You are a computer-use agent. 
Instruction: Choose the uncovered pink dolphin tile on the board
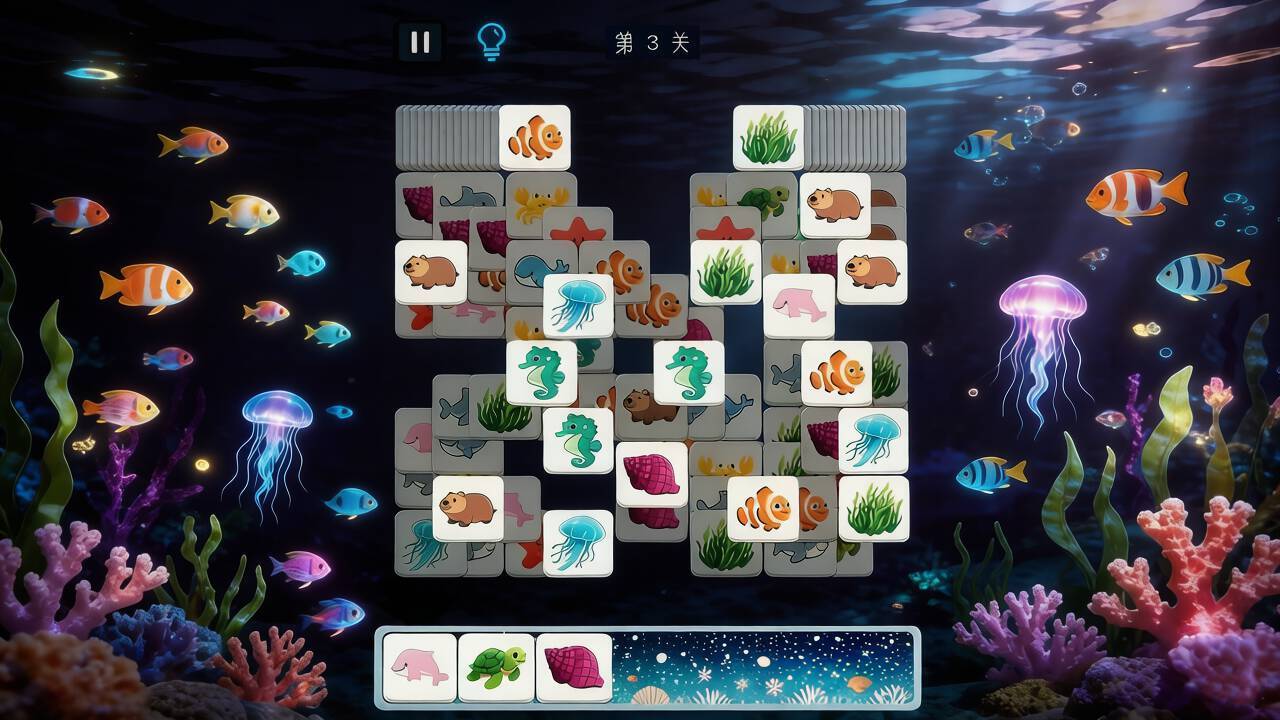tap(799, 306)
